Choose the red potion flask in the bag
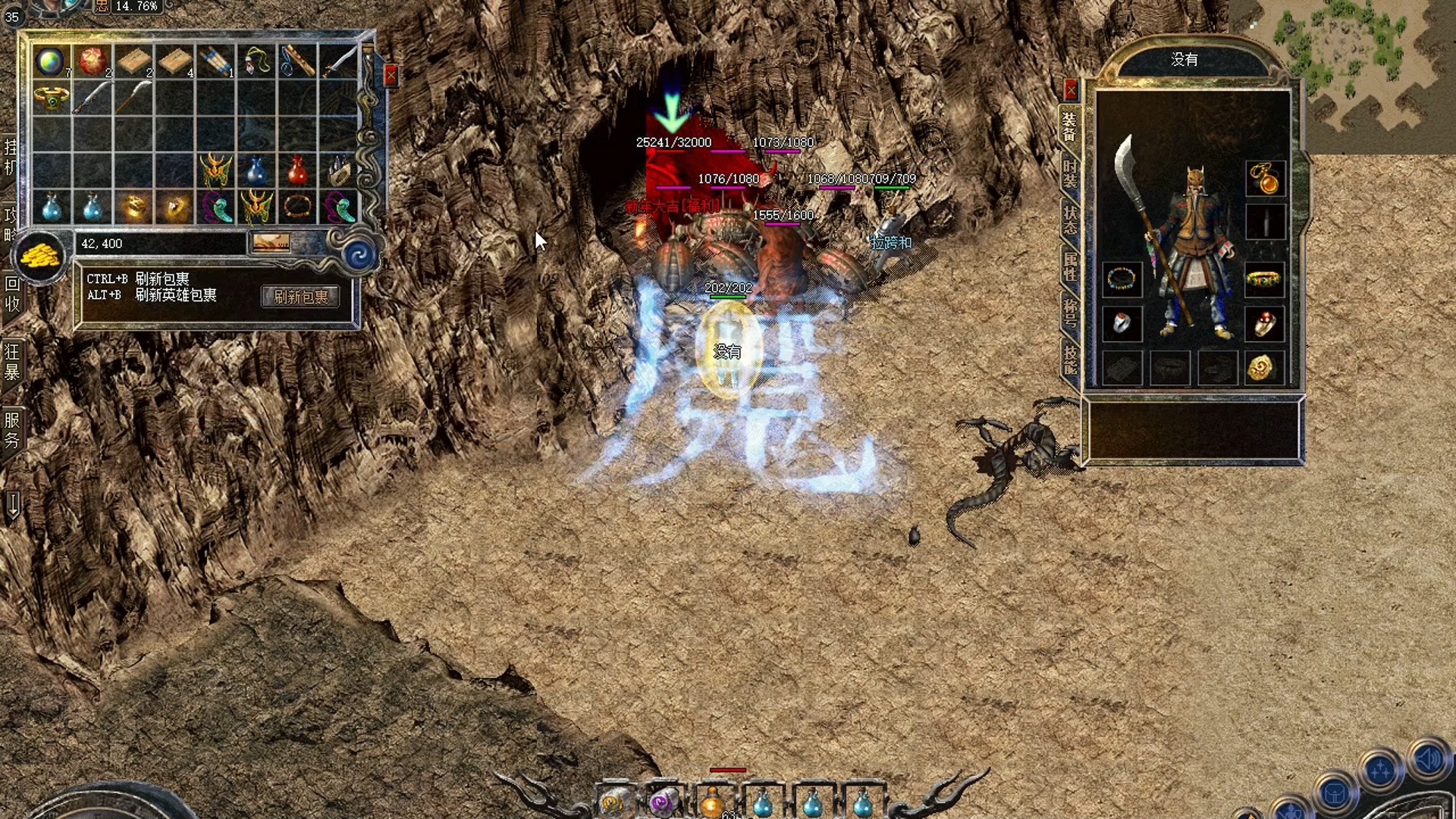 pos(297,171)
